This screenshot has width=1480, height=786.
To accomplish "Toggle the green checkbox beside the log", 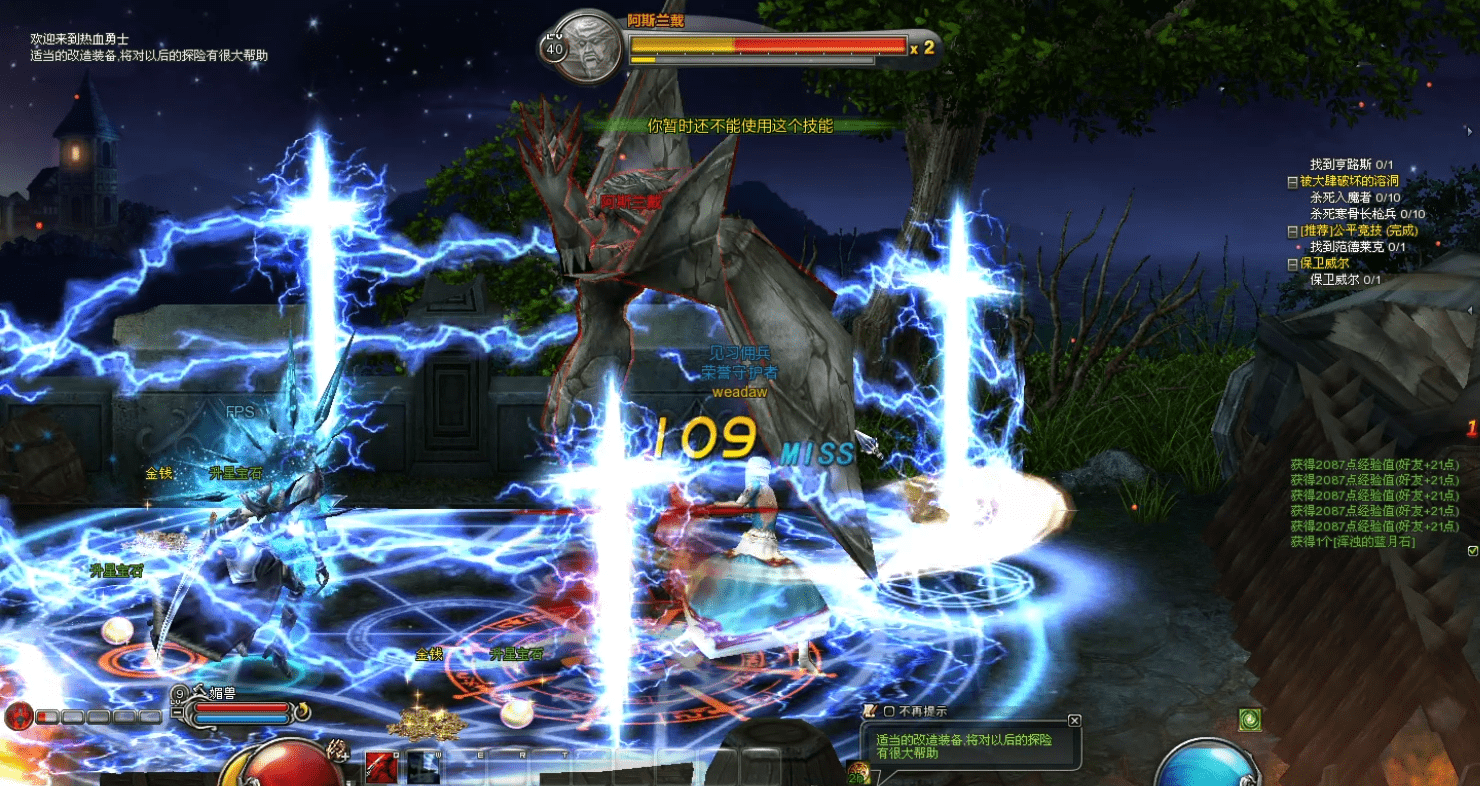I will click(x=1472, y=551).
